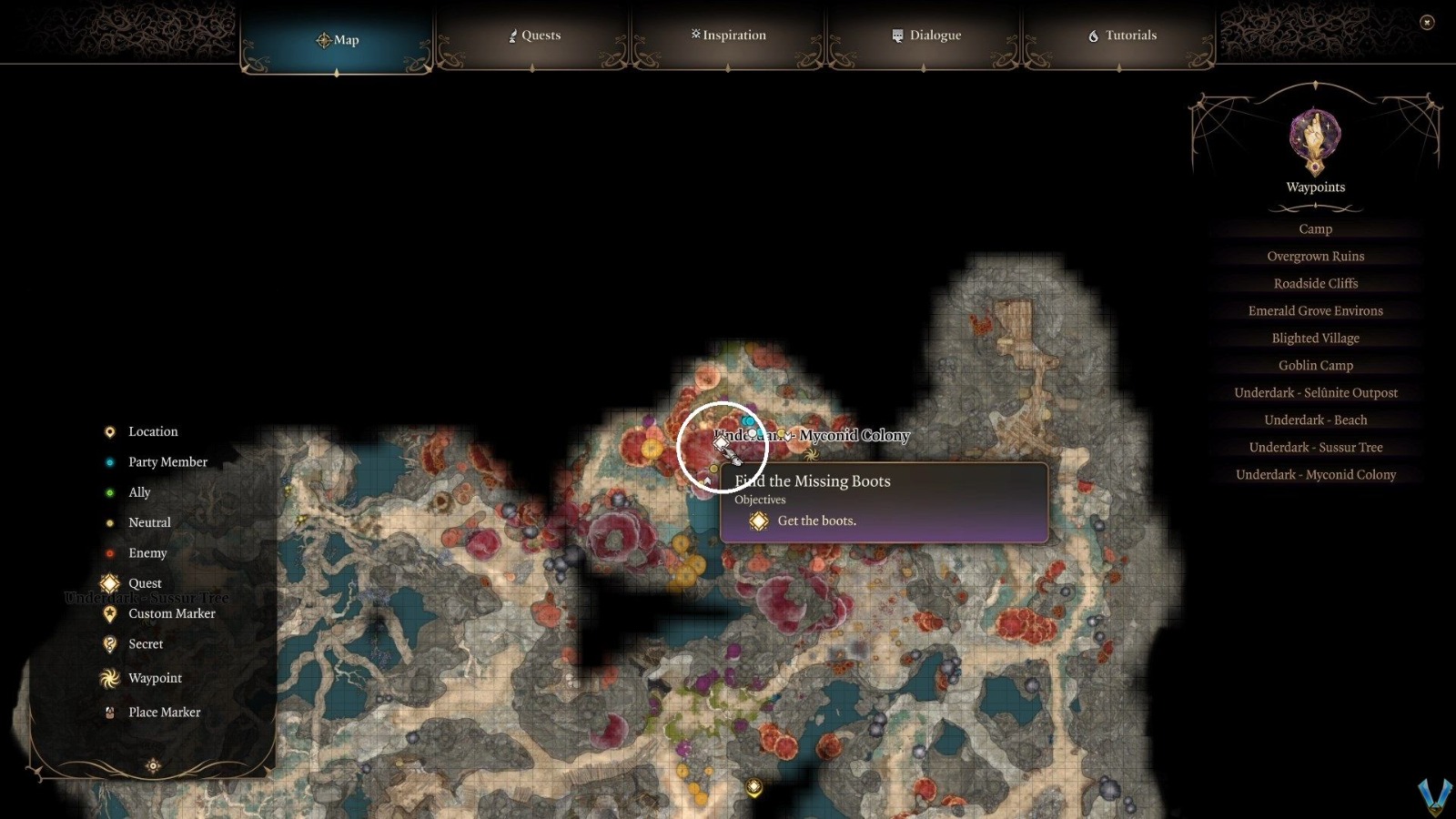Click the Neutral yellow marker dot
The image size is (1456, 819).
point(109,522)
